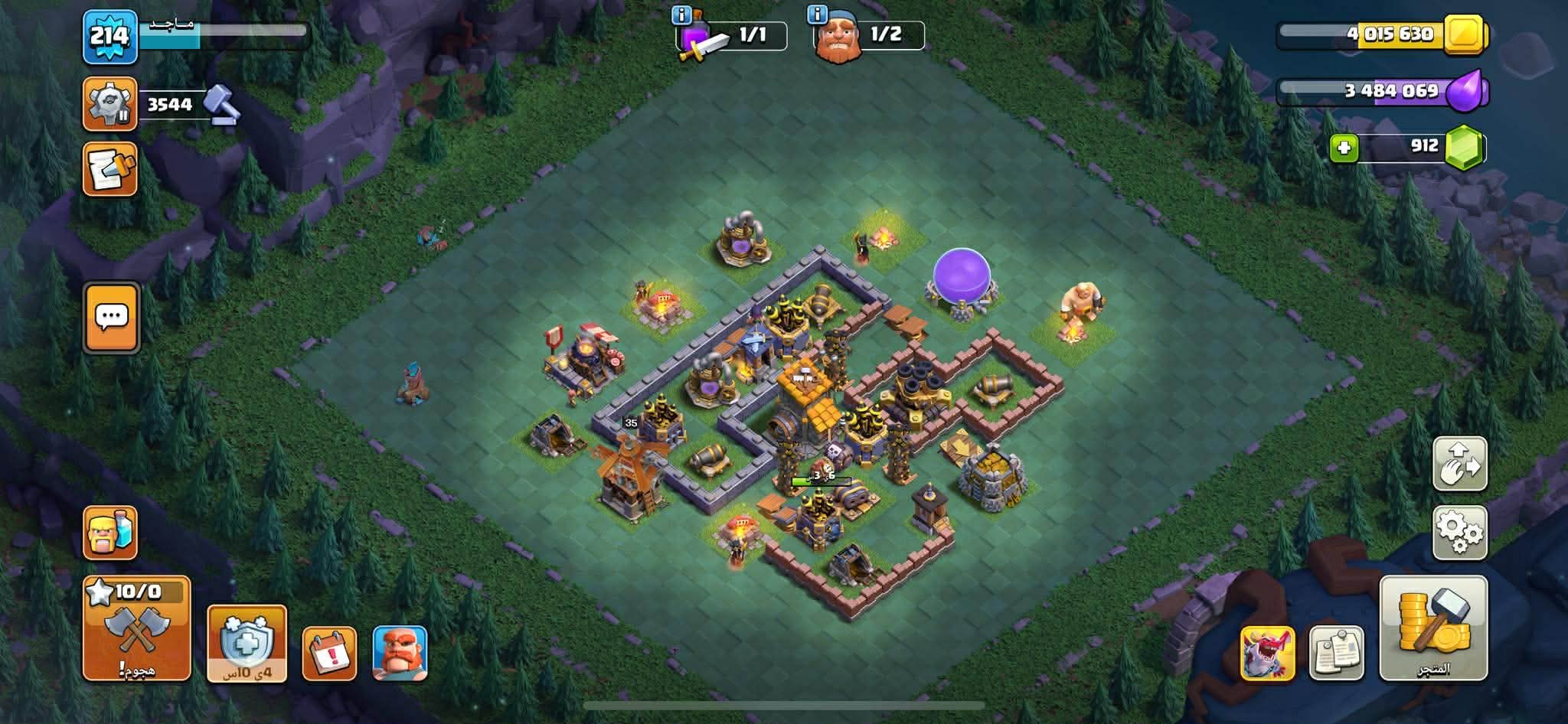This screenshot has height=724, width=1568.
Task: Open the shield guard timer button
Action: [x=247, y=643]
